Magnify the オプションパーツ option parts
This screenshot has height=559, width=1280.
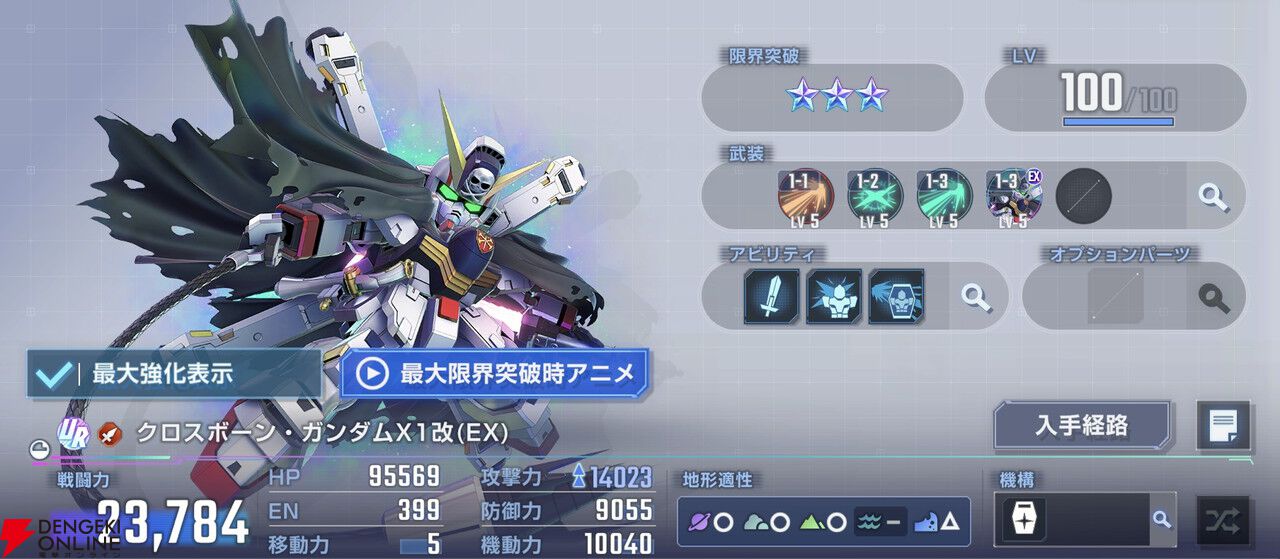[1214, 296]
